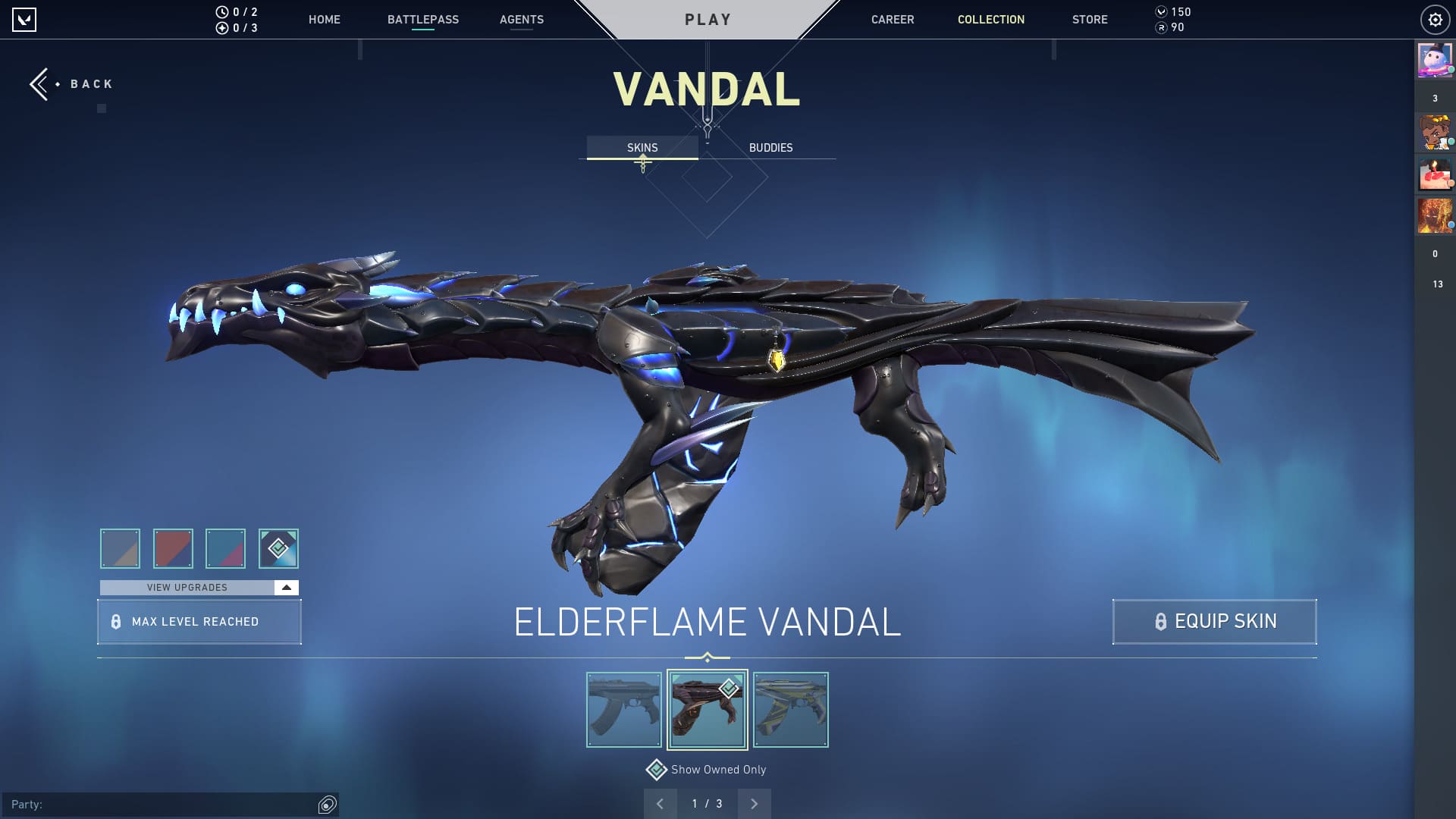Open the Career page

point(892,20)
